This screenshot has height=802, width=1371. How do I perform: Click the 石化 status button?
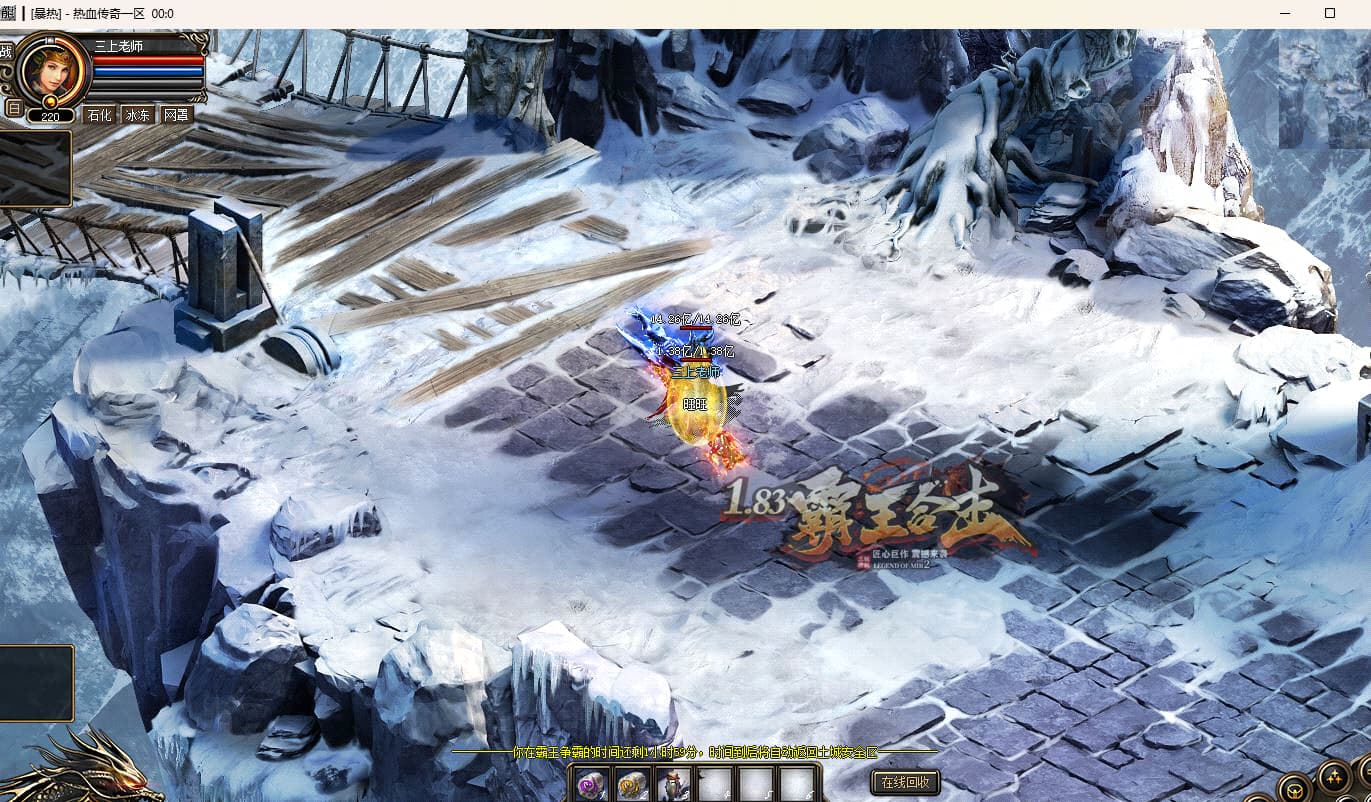tap(99, 114)
